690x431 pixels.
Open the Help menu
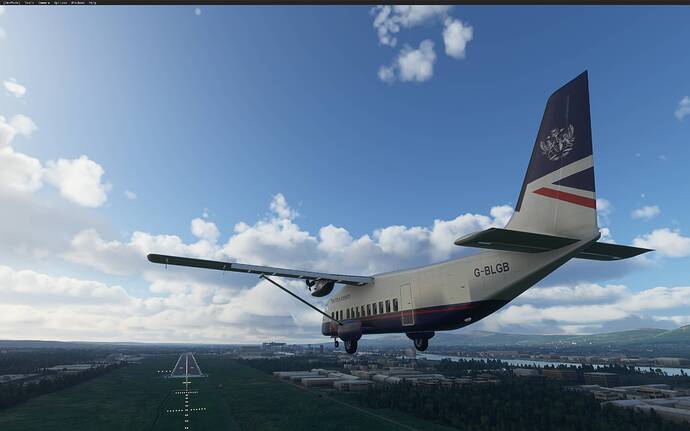tap(93, 3)
